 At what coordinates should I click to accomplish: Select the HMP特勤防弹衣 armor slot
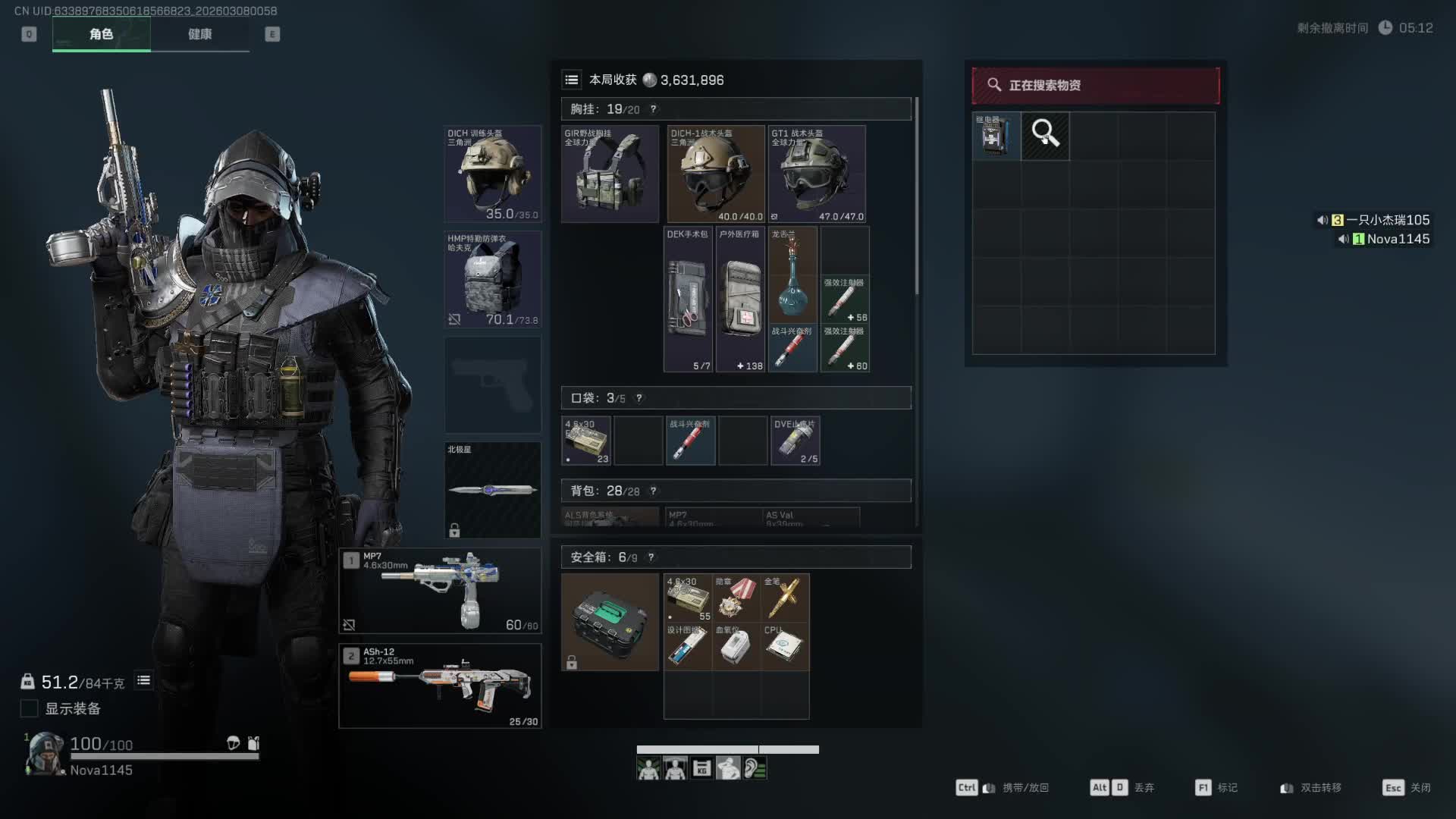coord(492,279)
